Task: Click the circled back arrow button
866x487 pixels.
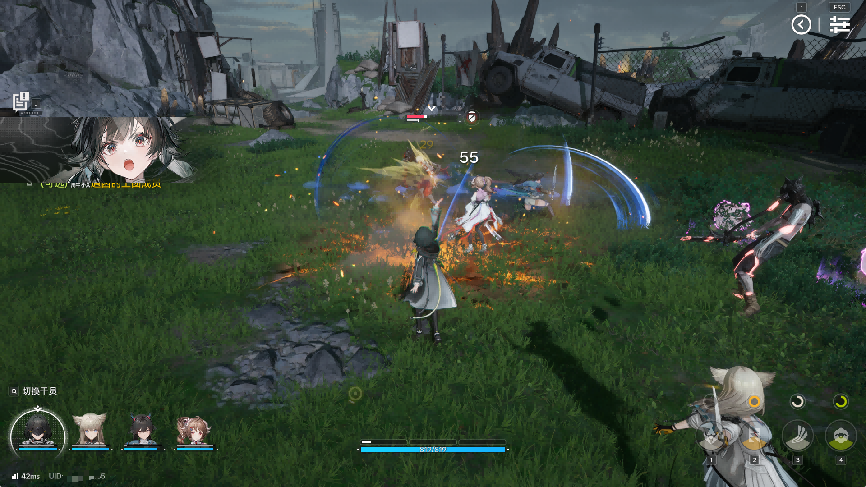Action: (801, 25)
